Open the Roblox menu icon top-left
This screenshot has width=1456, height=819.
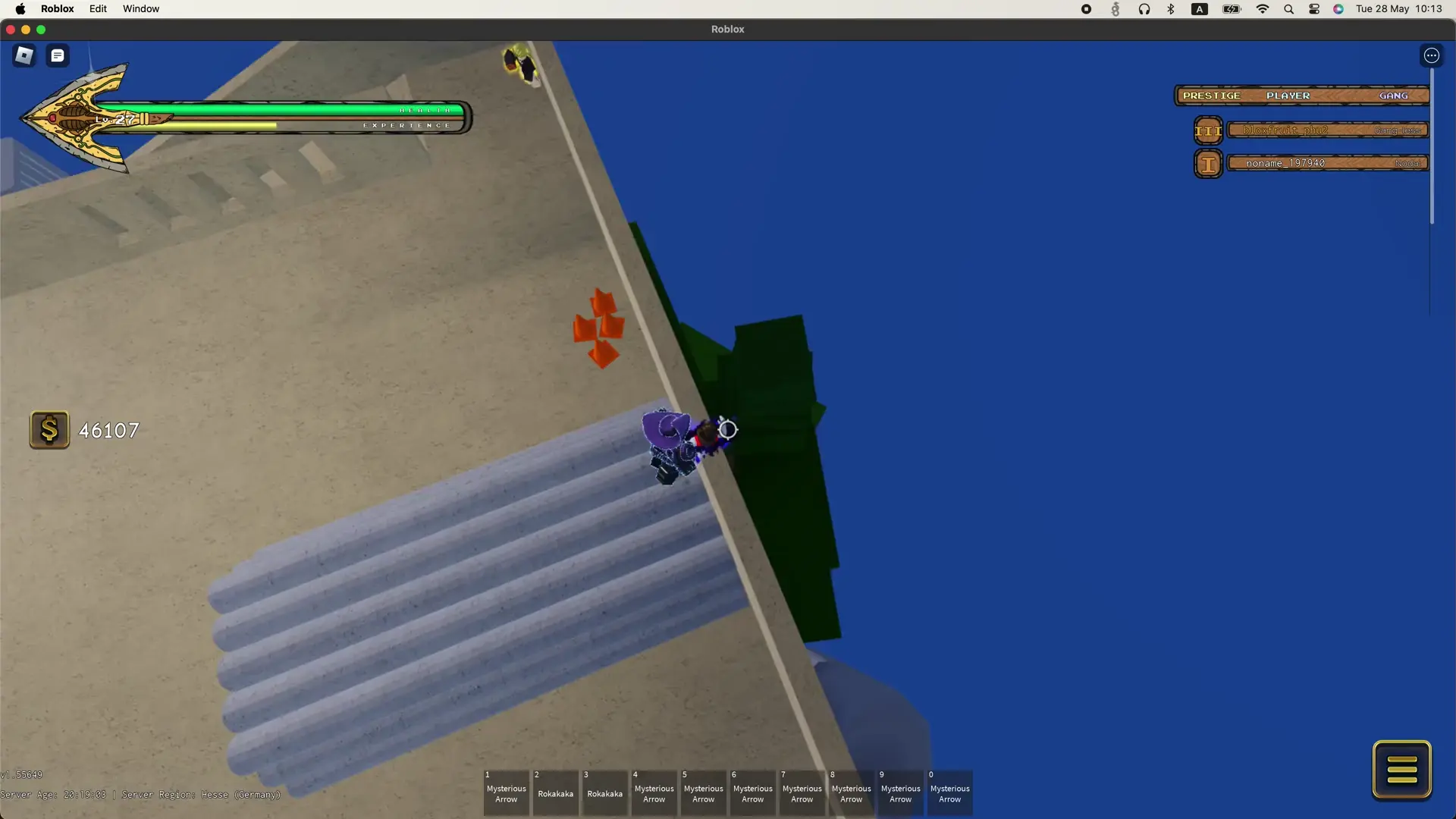[24, 55]
